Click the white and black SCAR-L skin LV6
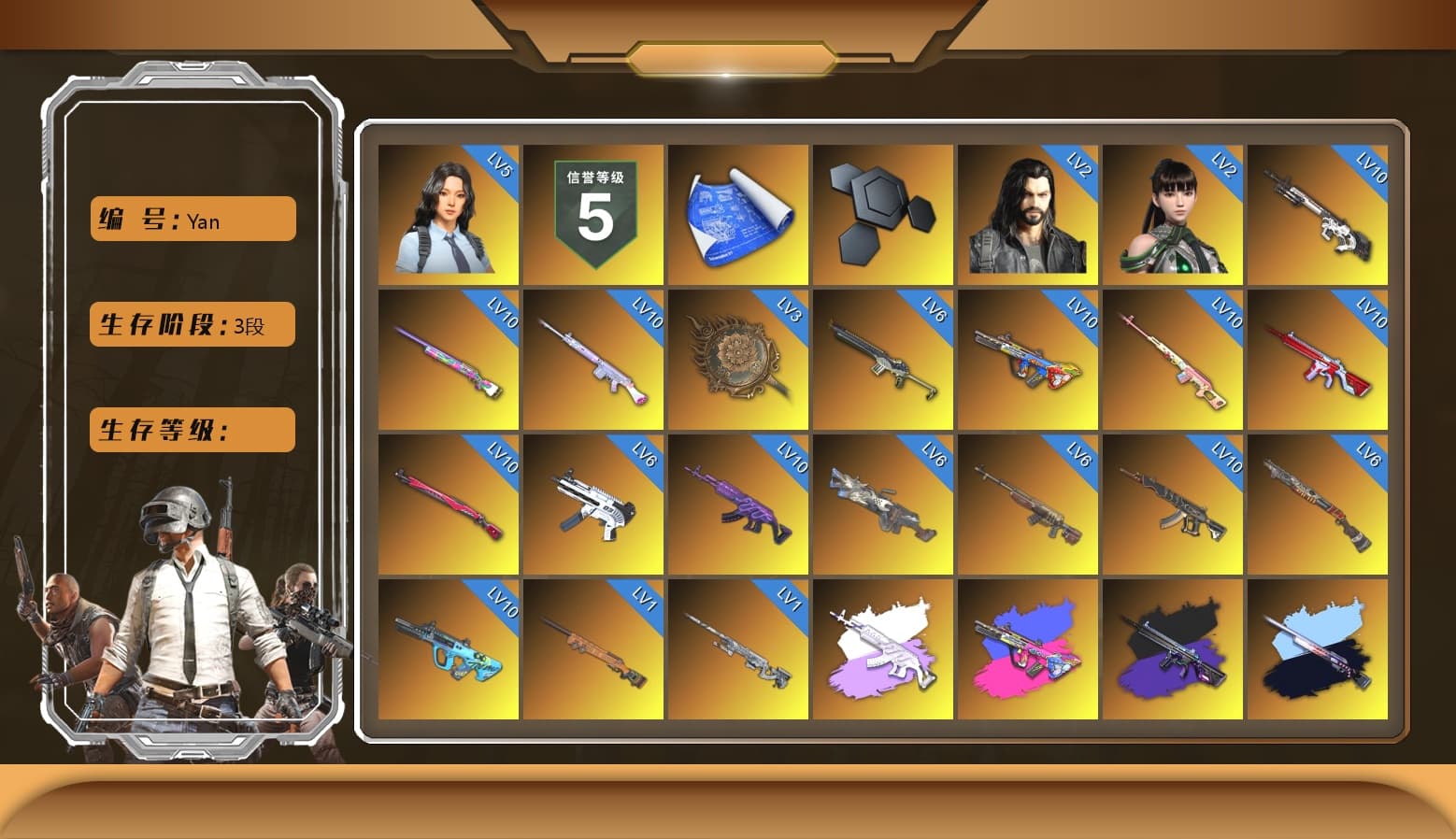 [x=593, y=505]
